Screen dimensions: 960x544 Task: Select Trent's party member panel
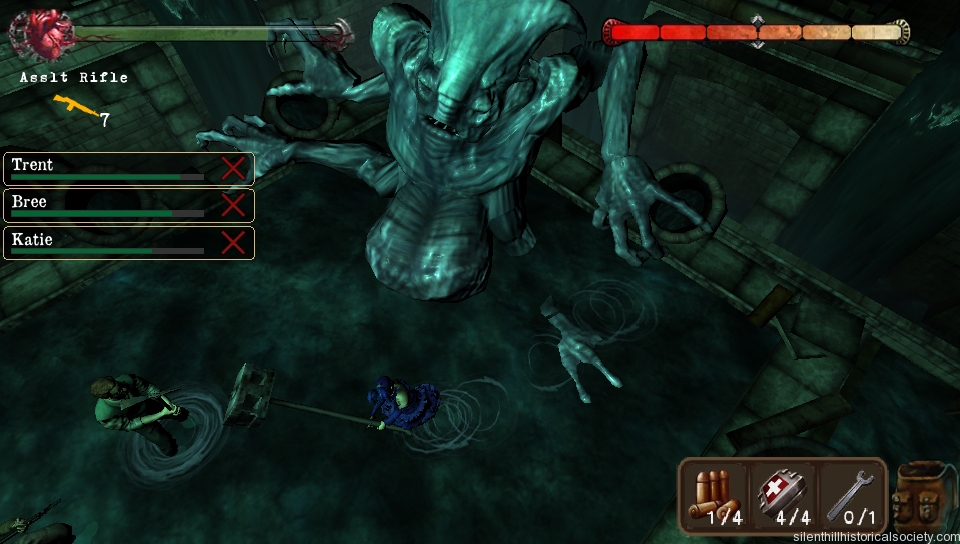110,168
